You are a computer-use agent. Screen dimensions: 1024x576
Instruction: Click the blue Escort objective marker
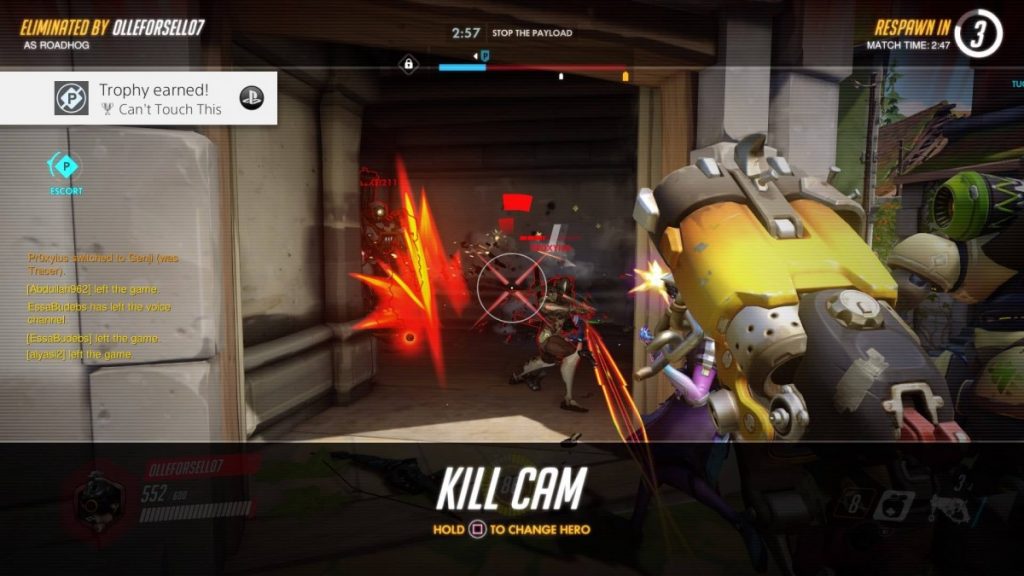pyautogui.click(x=66, y=167)
